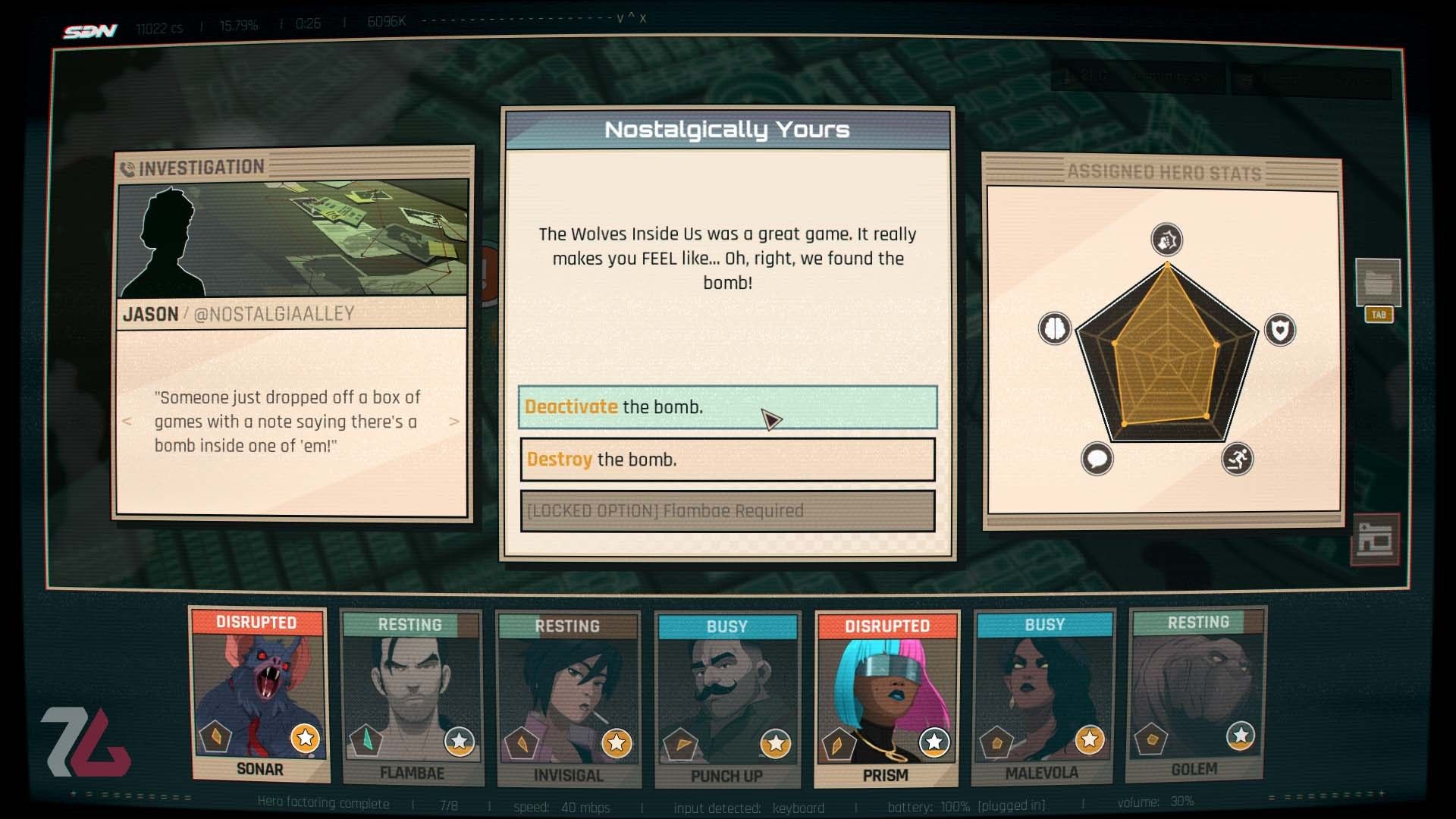Viewport: 1456px width, 819px height.
Task: Show next caller message with right arrow
Action: pyautogui.click(x=453, y=422)
